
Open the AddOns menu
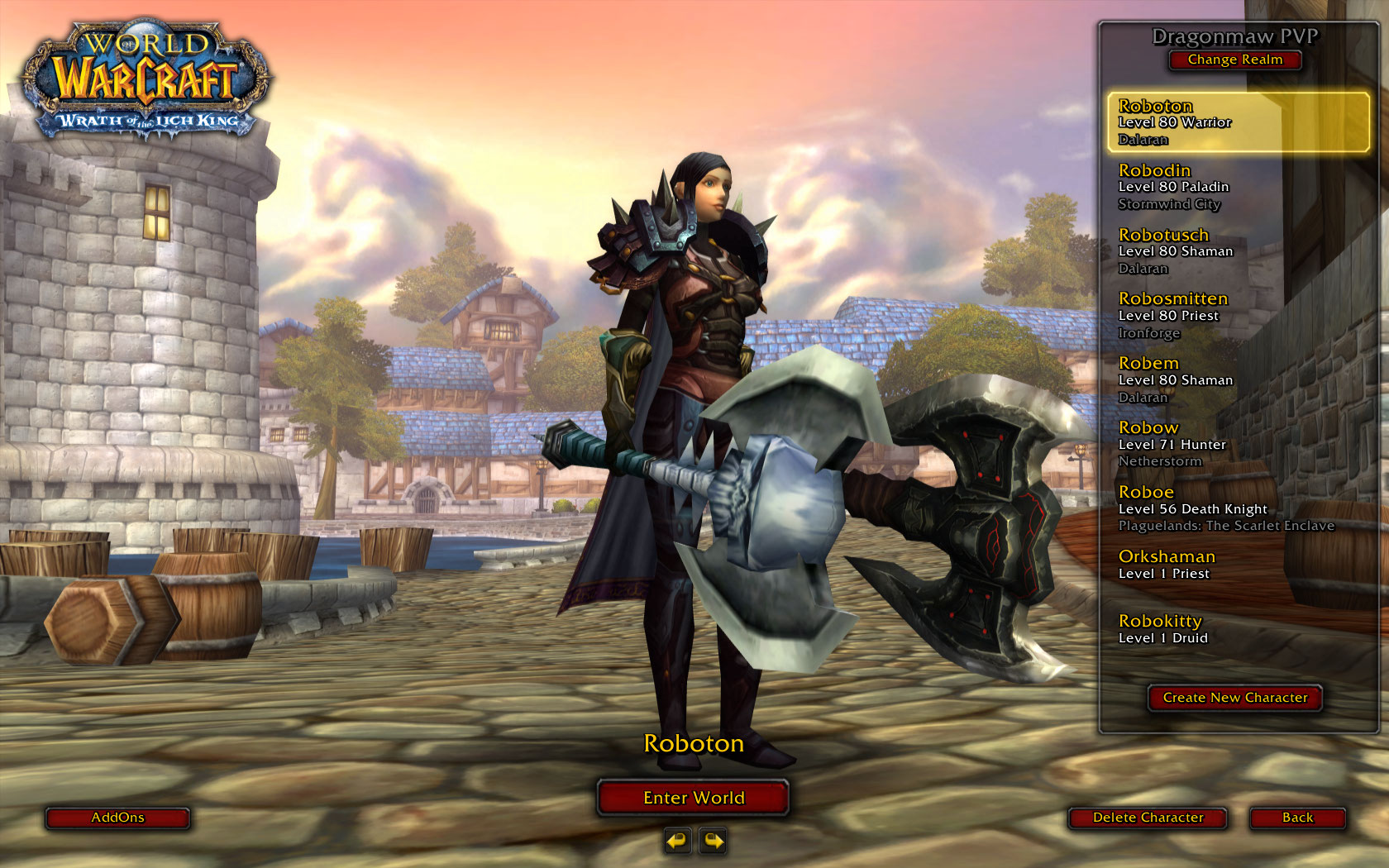click(117, 818)
